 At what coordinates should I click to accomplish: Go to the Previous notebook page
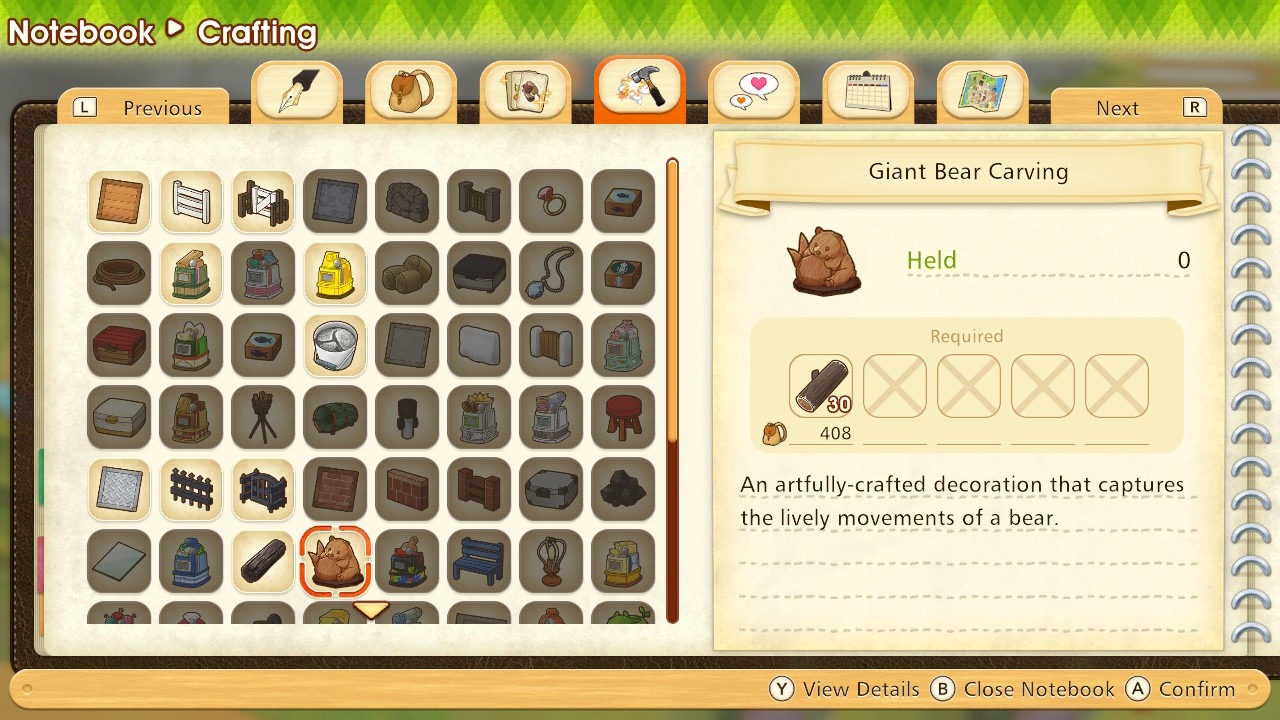[143, 108]
